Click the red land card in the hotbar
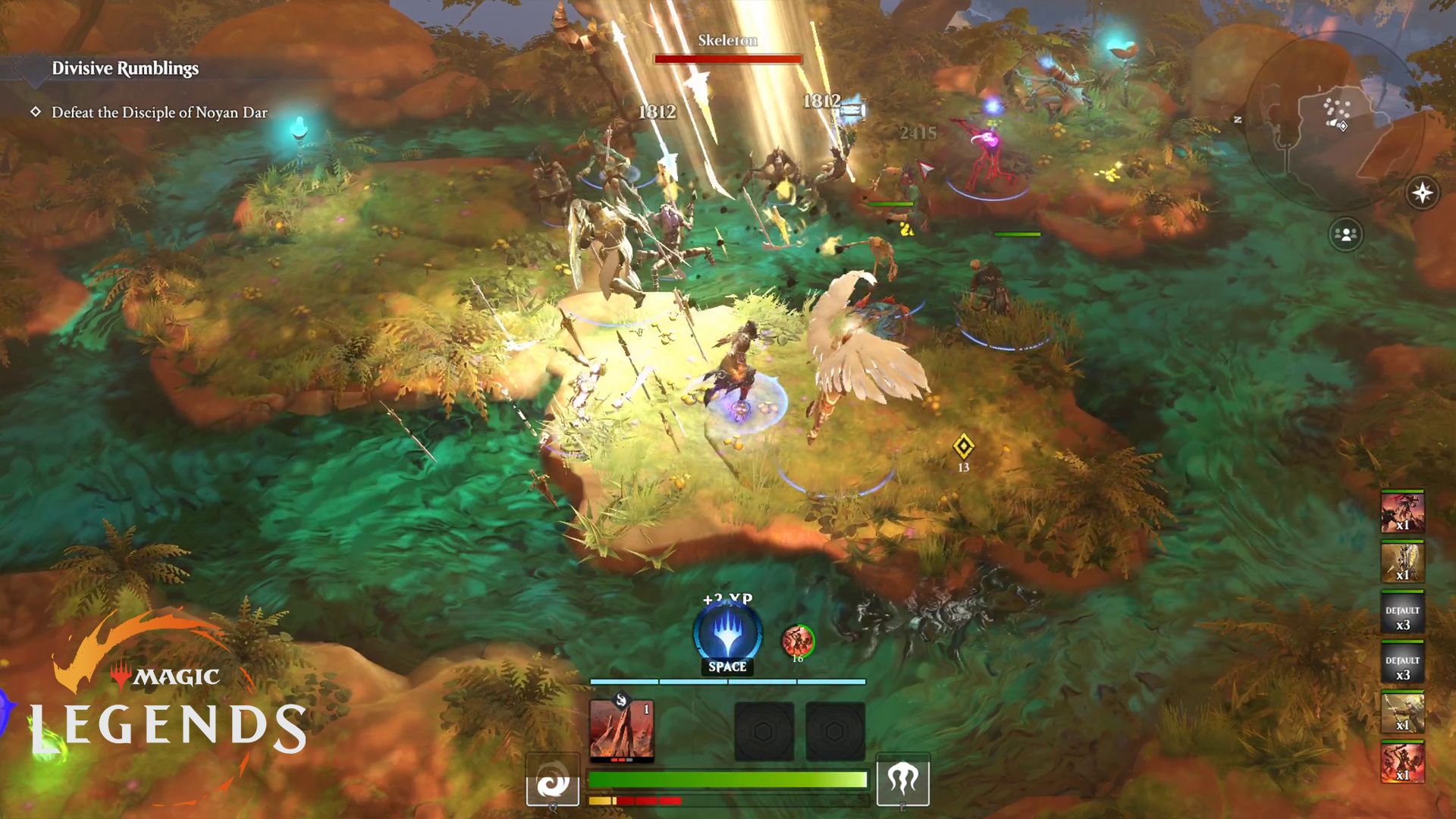The image size is (1456, 819). coord(623,730)
